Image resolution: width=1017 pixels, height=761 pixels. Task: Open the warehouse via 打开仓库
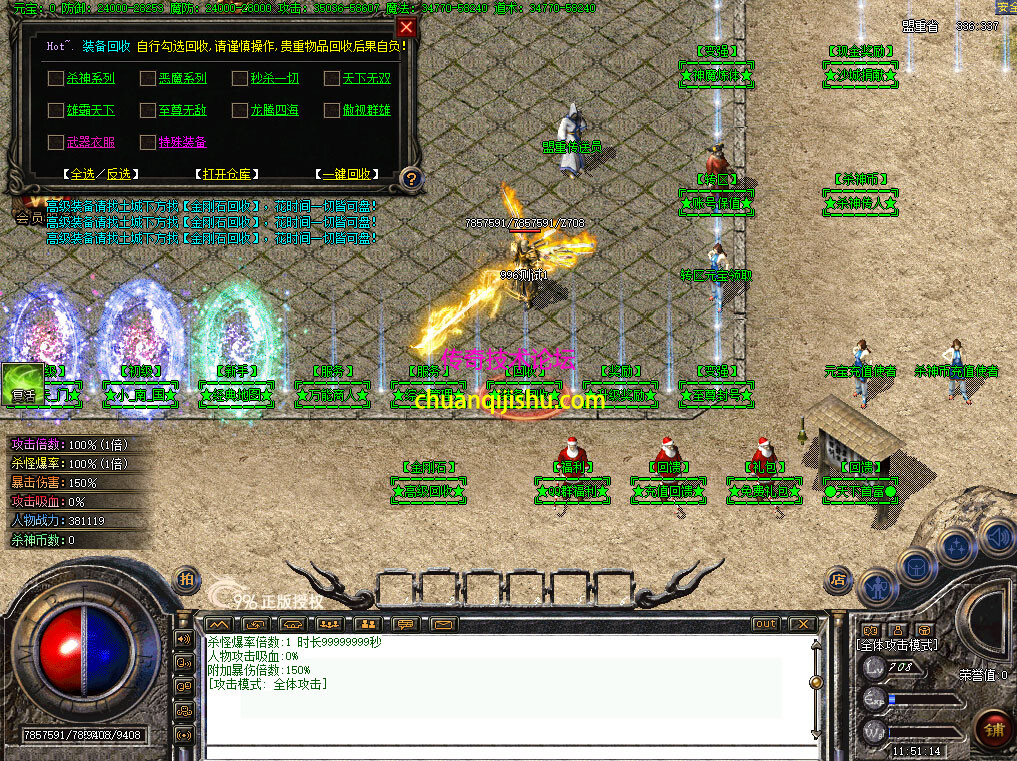click(225, 174)
